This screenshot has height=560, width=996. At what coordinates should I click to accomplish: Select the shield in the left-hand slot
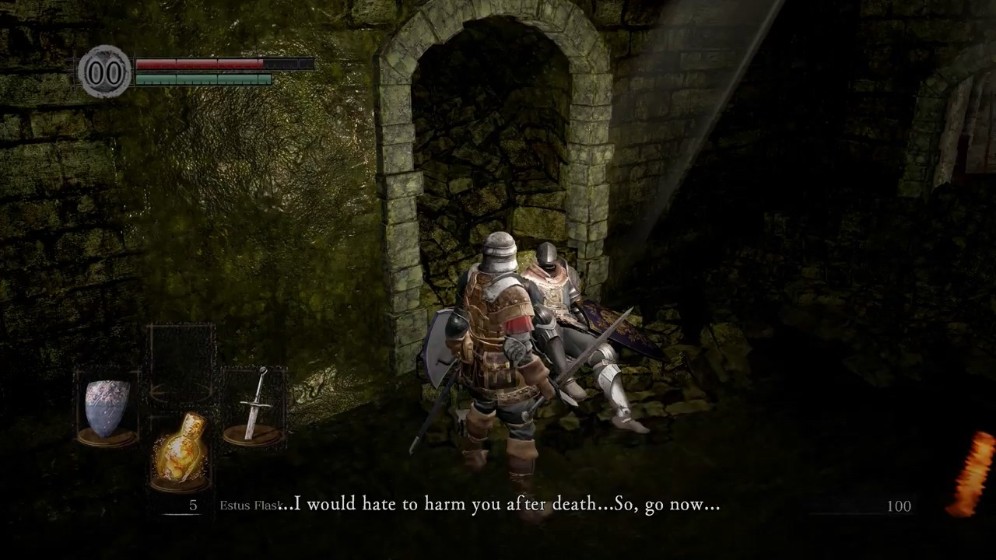107,408
